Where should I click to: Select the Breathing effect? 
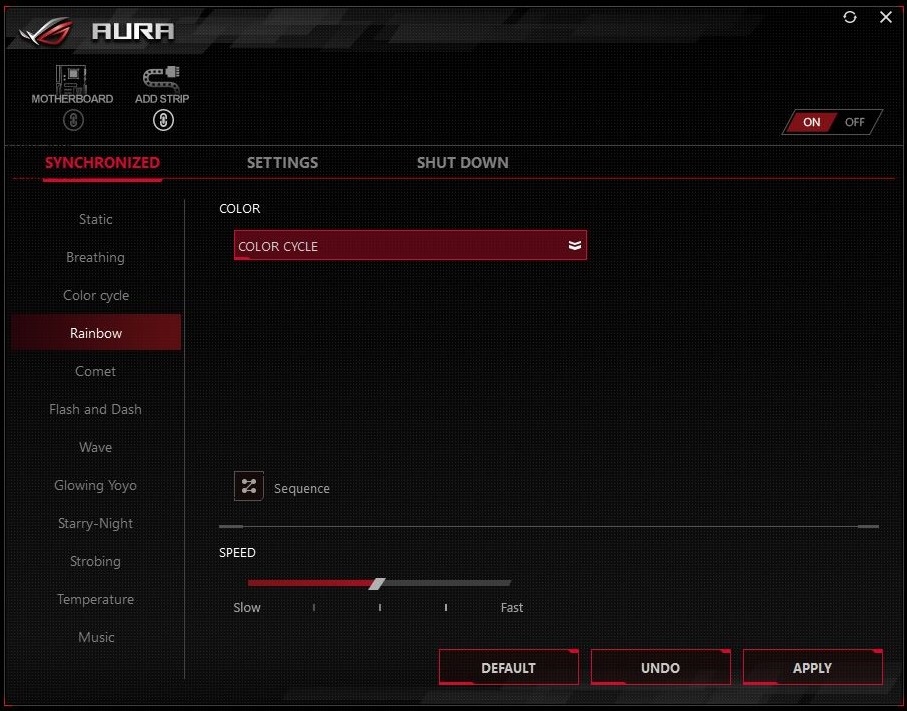pos(96,257)
